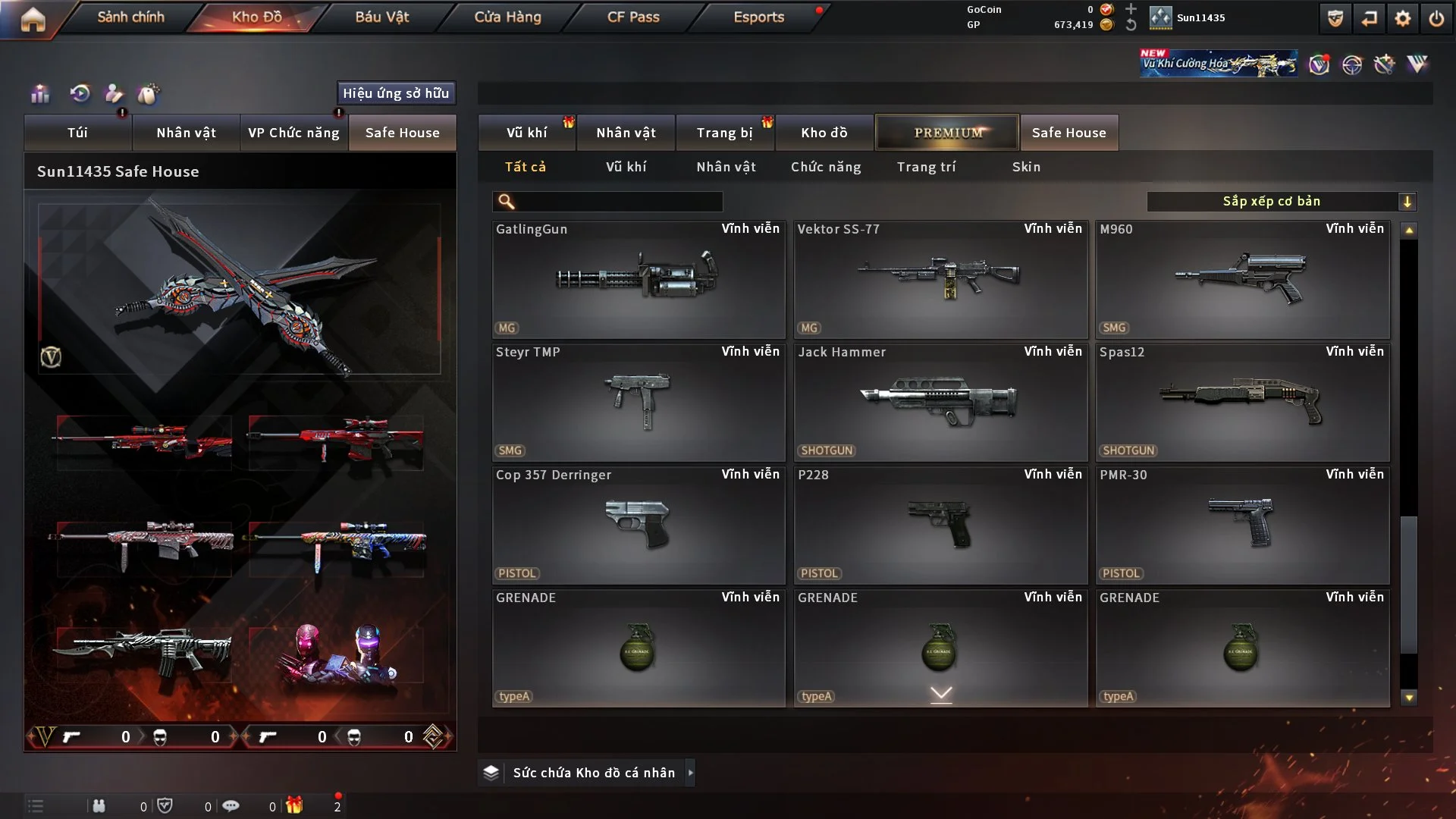Open the Vũ Khí Cường Hóa banner
This screenshot has height=819, width=1456.
point(1218,64)
